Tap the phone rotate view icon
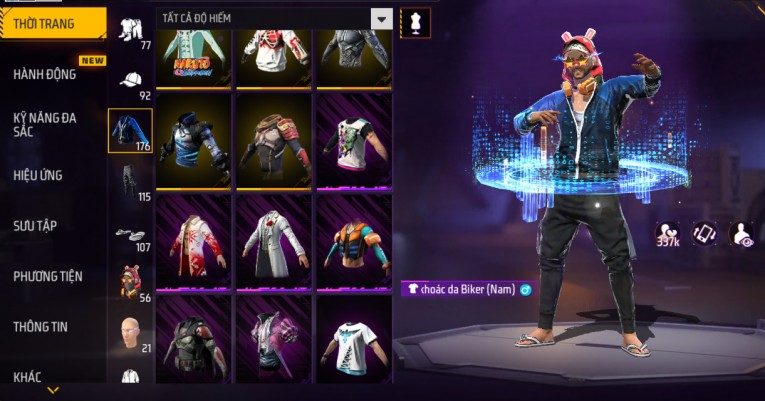Viewport: 765px width, 401px height. click(705, 233)
